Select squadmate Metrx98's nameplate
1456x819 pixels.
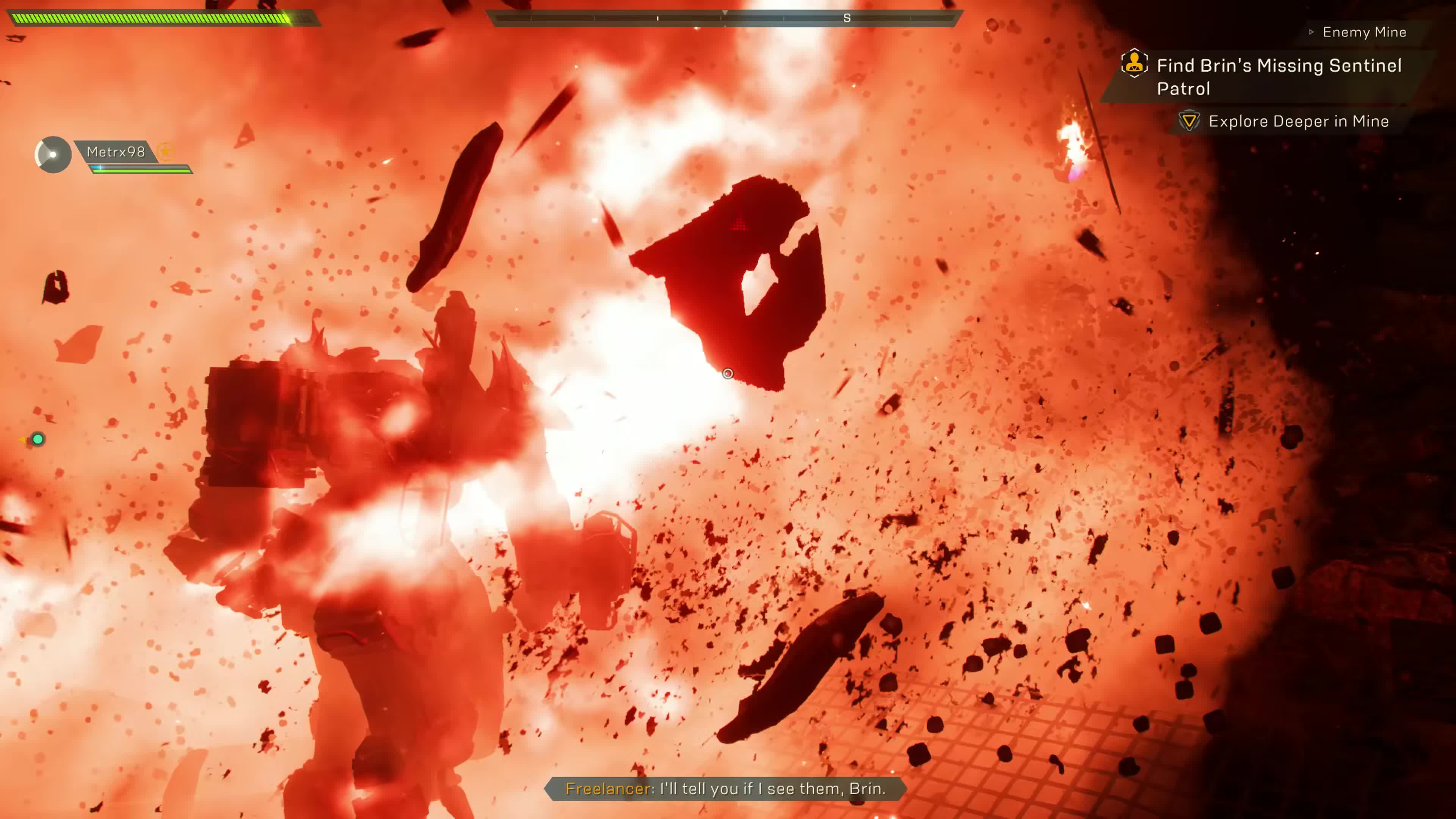click(116, 152)
